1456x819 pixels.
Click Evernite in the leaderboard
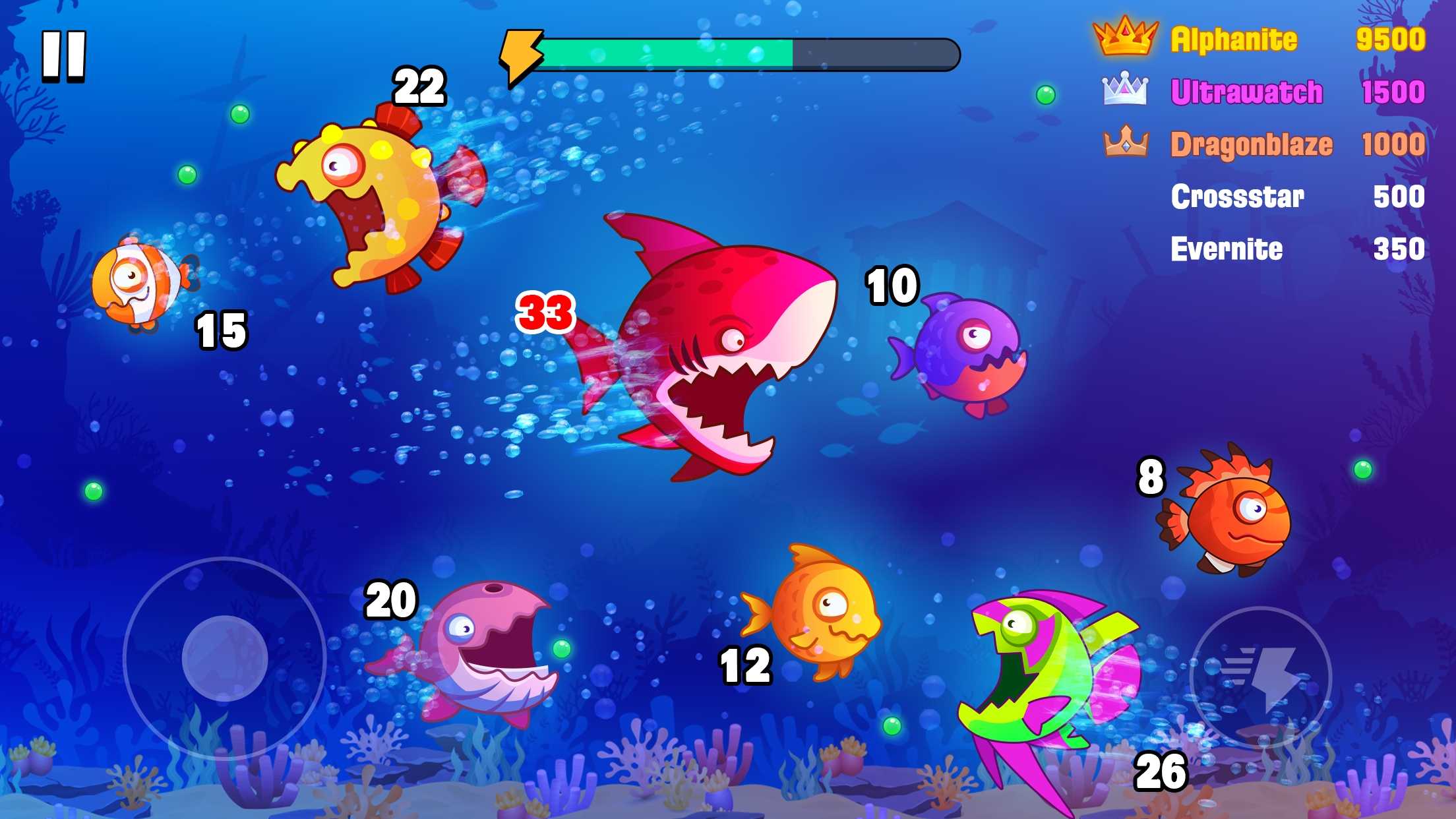[1296, 249]
